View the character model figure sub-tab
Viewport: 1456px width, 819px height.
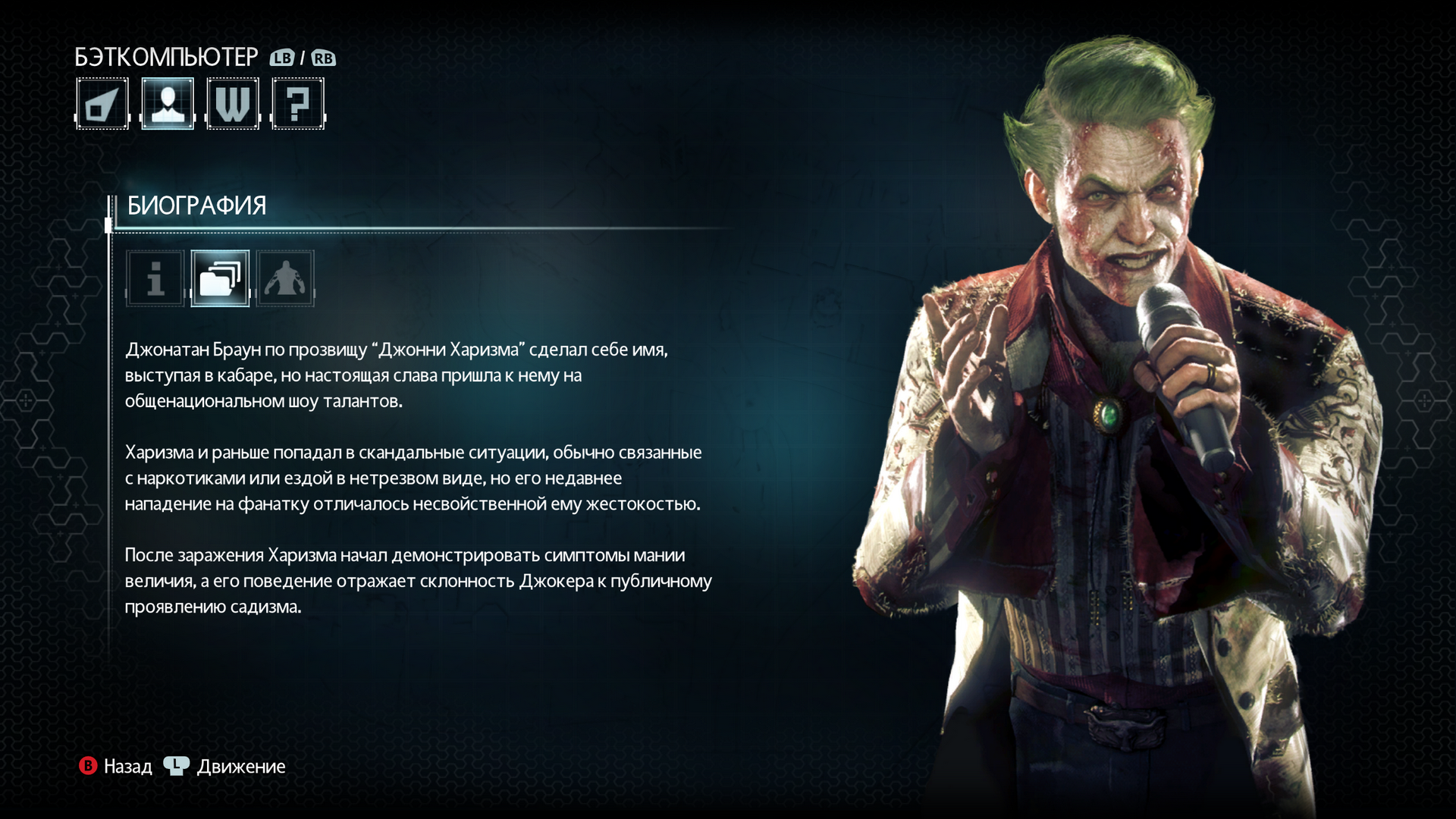(x=285, y=278)
